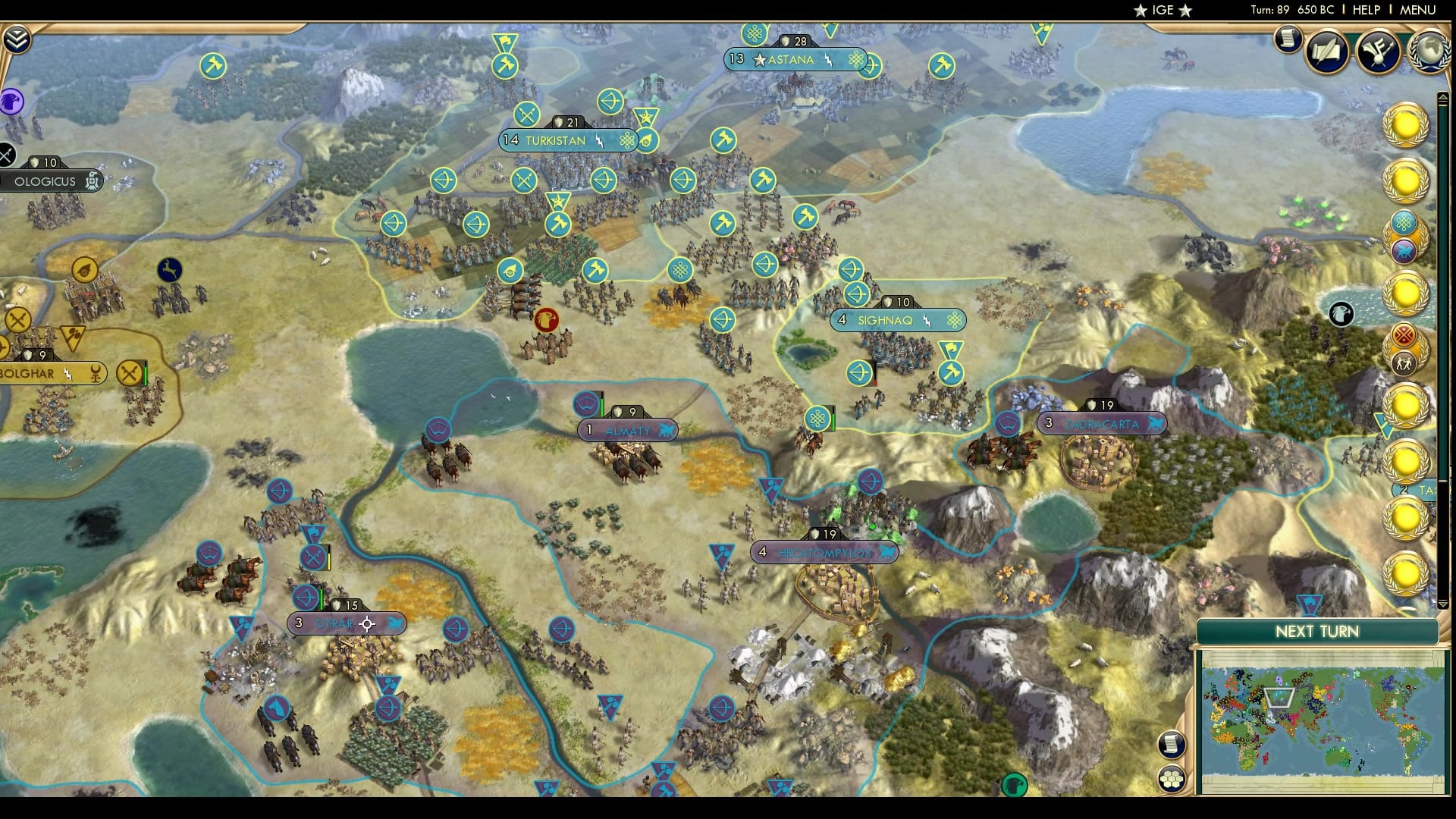Click the hex-grid honeycomb icon below the minimap
This screenshot has width=1456, height=819.
(x=1172, y=777)
